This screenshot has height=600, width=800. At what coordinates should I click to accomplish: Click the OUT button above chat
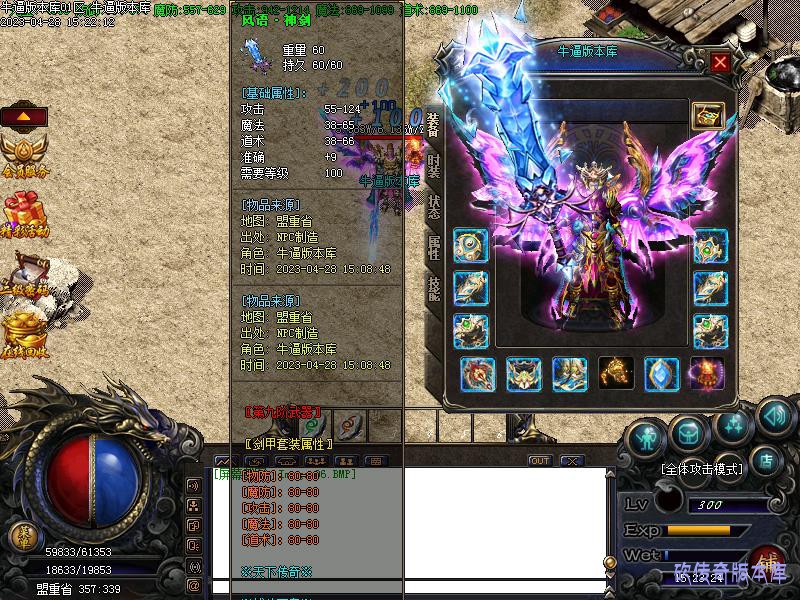point(540,461)
